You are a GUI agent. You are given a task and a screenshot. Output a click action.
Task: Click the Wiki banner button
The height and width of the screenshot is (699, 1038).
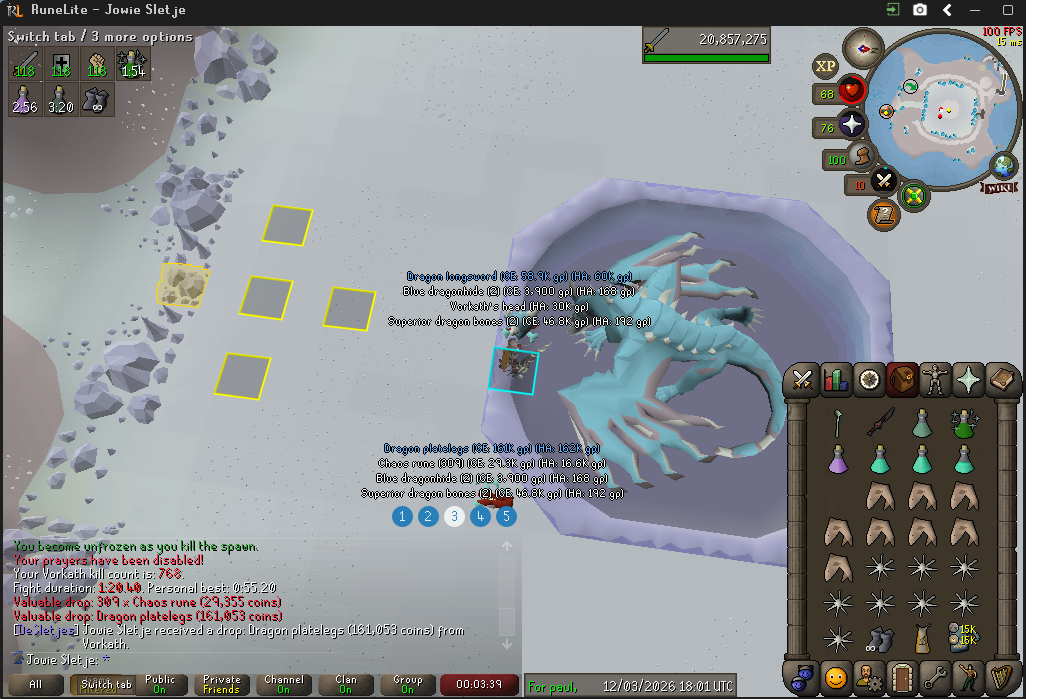click(1001, 187)
